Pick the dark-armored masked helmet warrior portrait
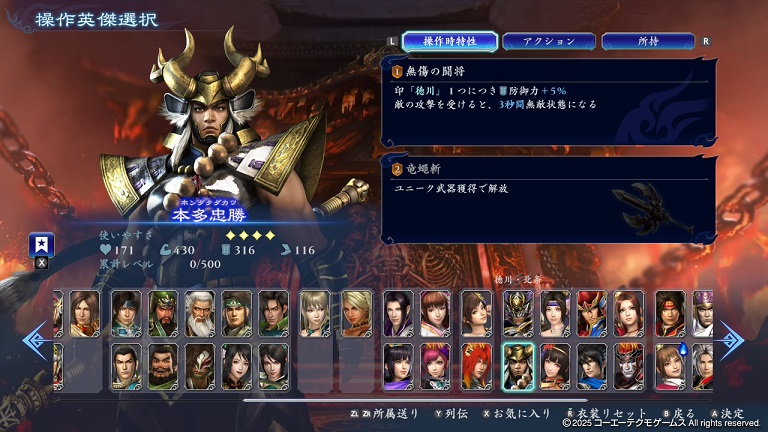The height and width of the screenshot is (432, 768). coord(518,313)
